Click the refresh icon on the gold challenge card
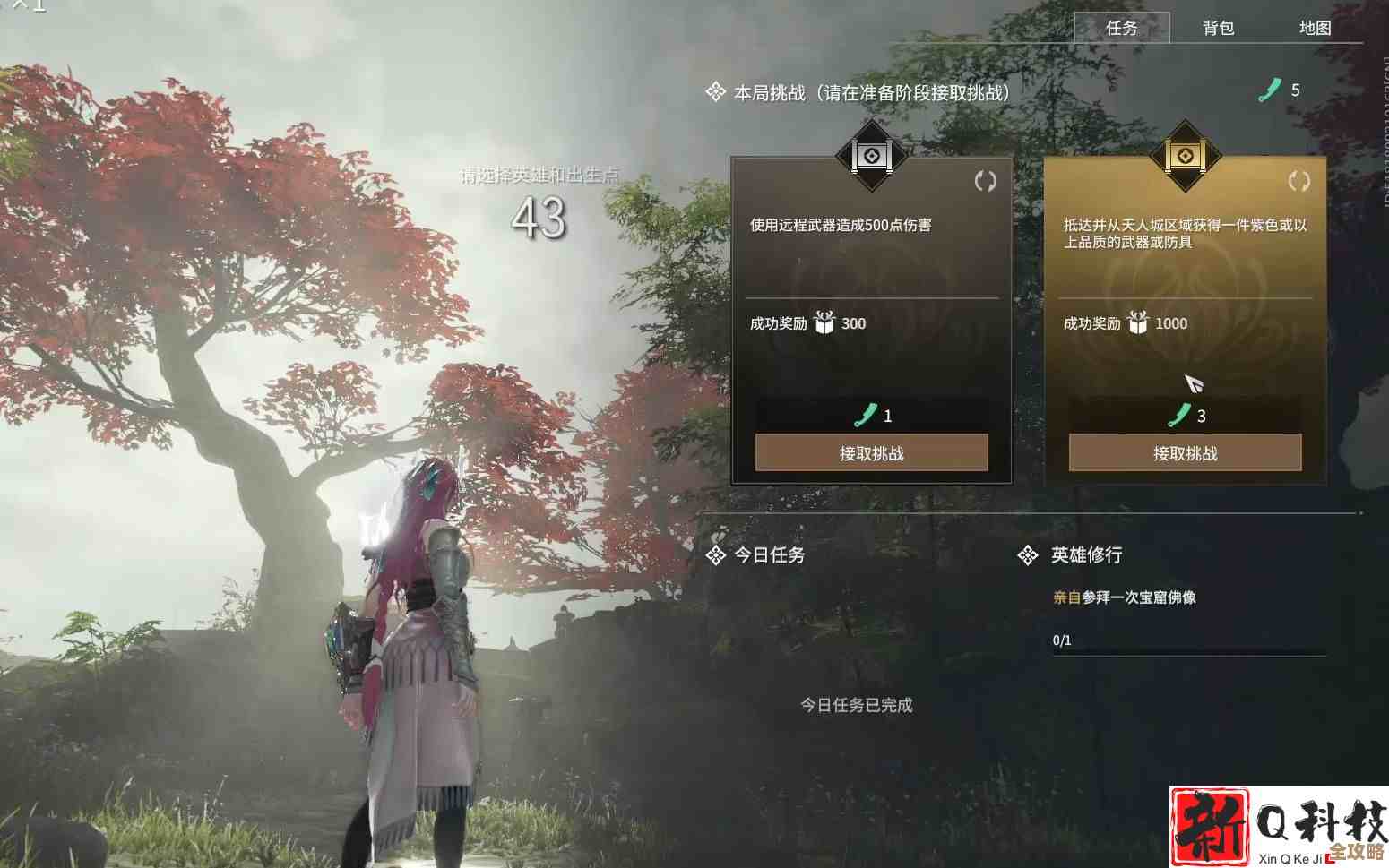1389x868 pixels. (1298, 180)
